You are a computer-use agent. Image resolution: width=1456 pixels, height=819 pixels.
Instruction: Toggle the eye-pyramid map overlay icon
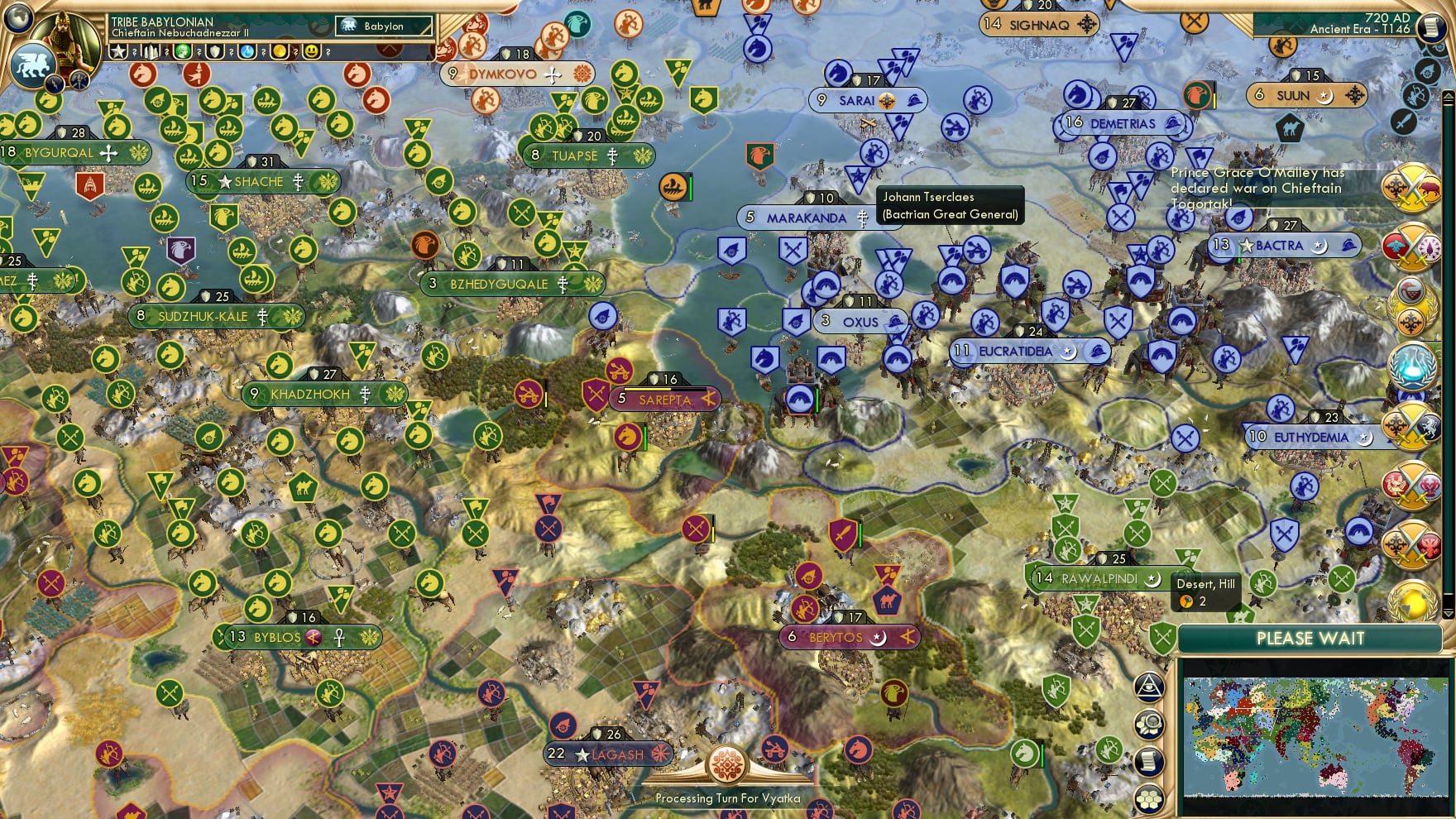1150,687
